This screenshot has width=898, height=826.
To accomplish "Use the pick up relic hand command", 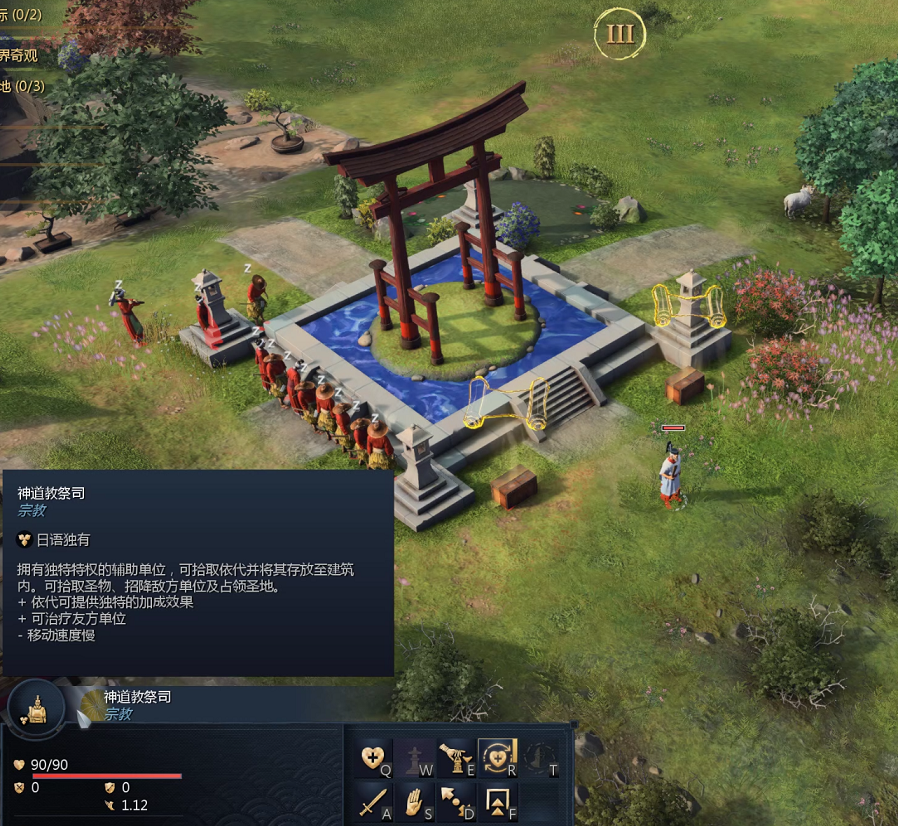I will click(x=456, y=757).
